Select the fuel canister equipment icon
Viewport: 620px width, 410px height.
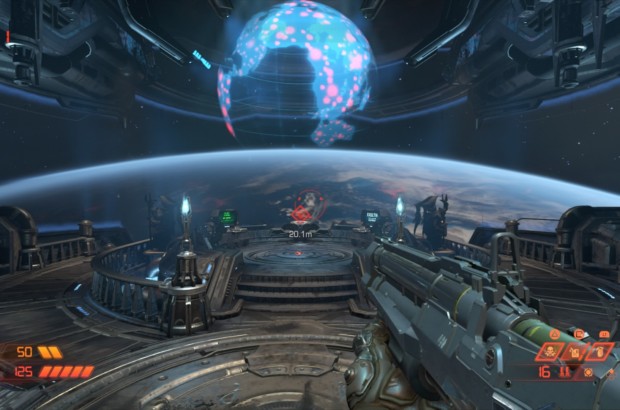pos(575,352)
